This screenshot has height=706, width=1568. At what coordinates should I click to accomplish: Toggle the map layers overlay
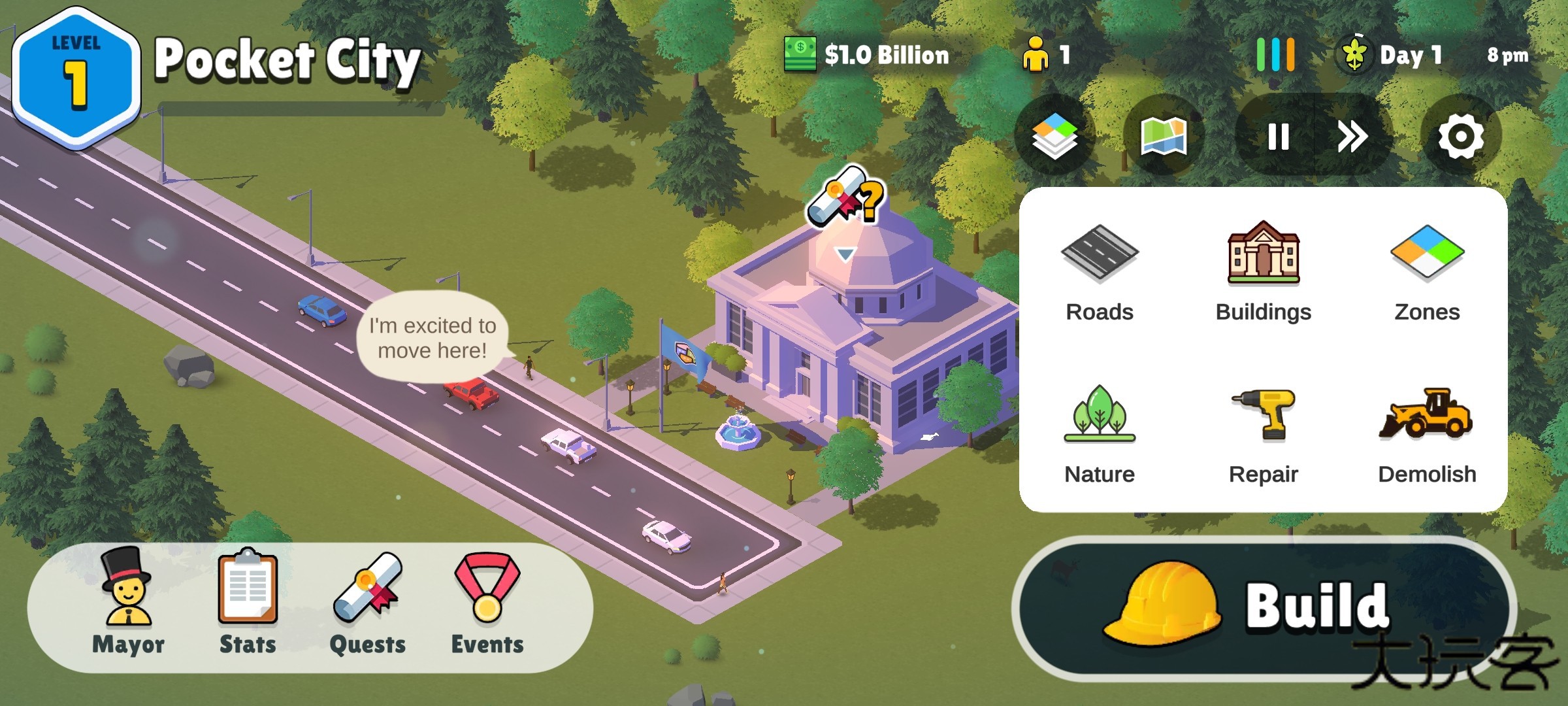[1054, 137]
